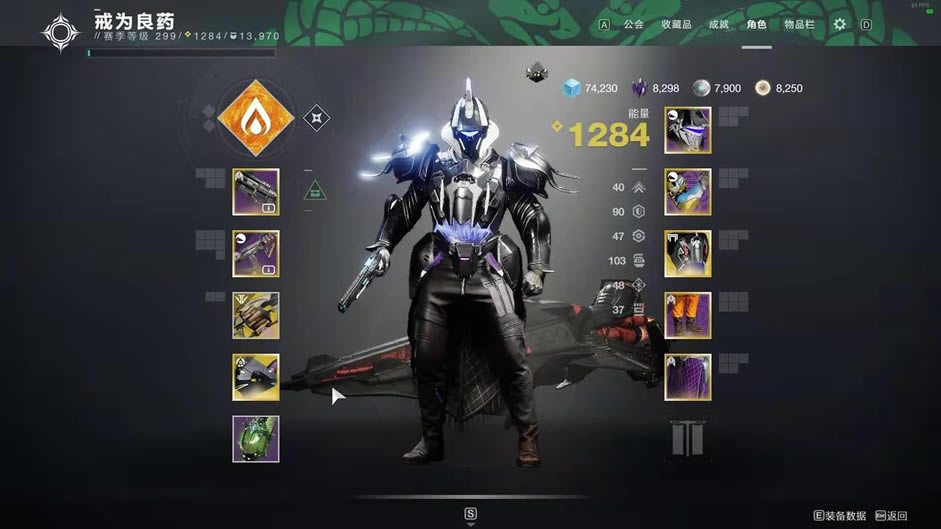Open the orange solar subclass diamond
941x529 pixels.
pyautogui.click(x=256, y=119)
